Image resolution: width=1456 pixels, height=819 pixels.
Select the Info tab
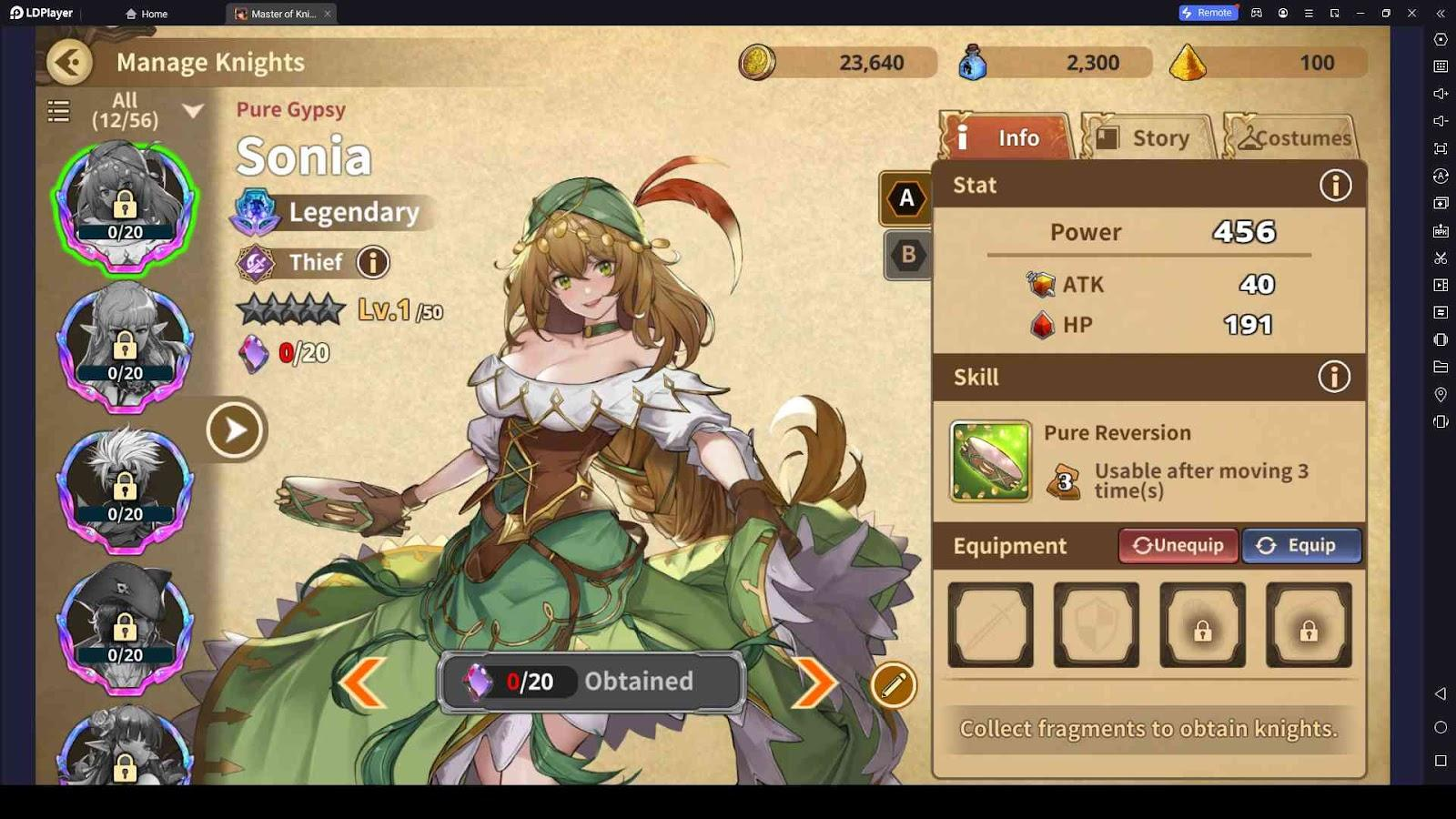1005,138
